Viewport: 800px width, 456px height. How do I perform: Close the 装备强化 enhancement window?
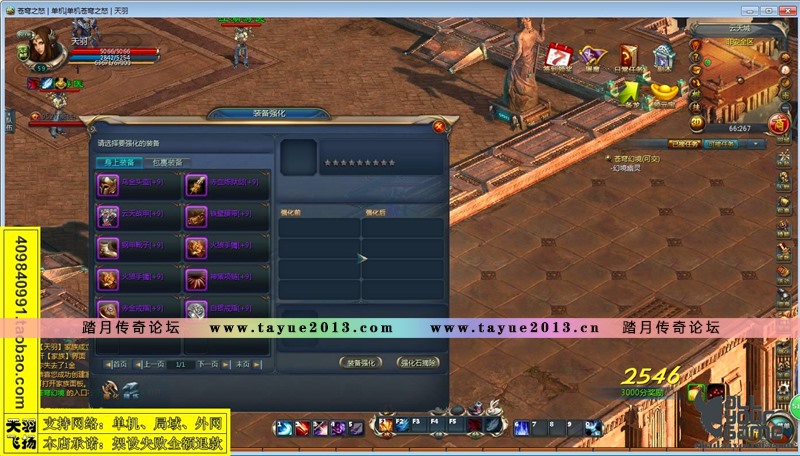coord(438,126)
